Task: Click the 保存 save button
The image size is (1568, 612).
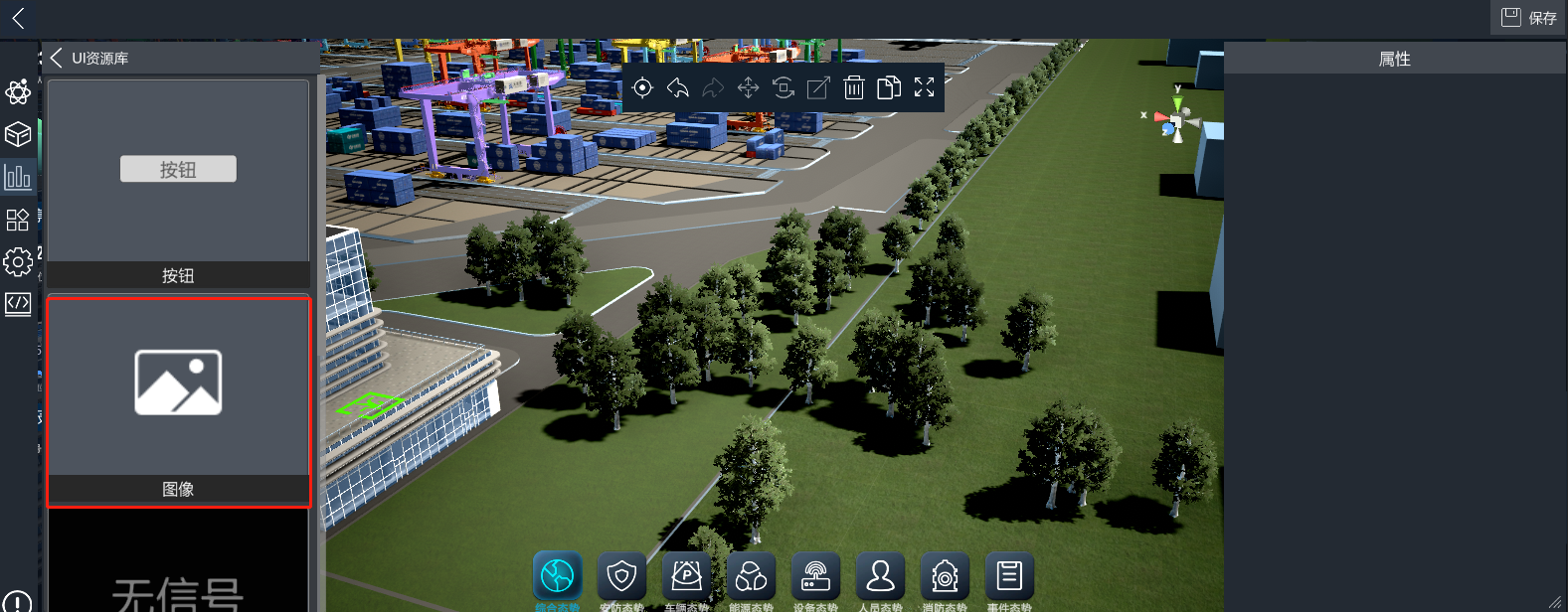Action: [1528, 18]
